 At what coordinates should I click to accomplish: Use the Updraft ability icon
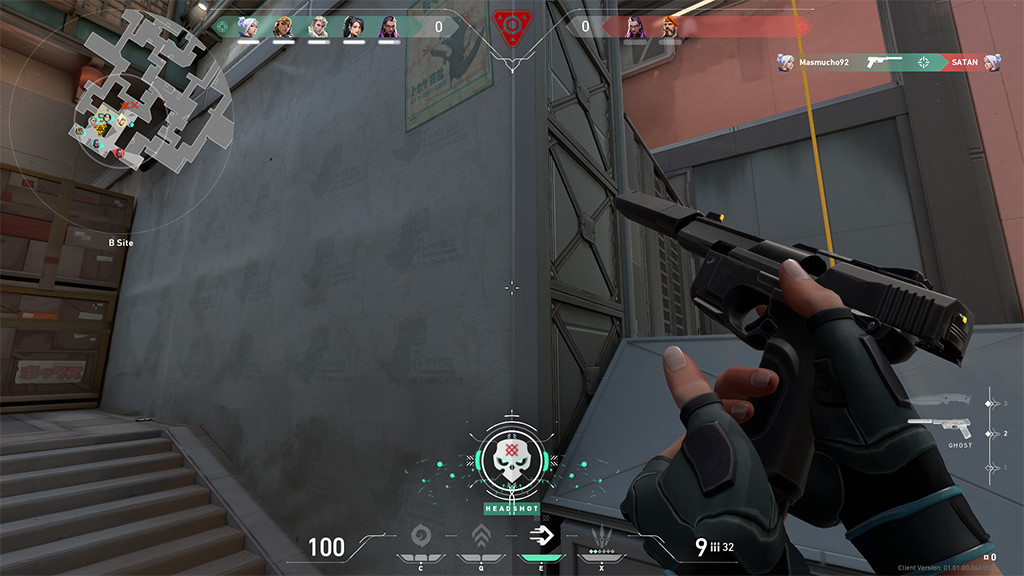point(481,534)
